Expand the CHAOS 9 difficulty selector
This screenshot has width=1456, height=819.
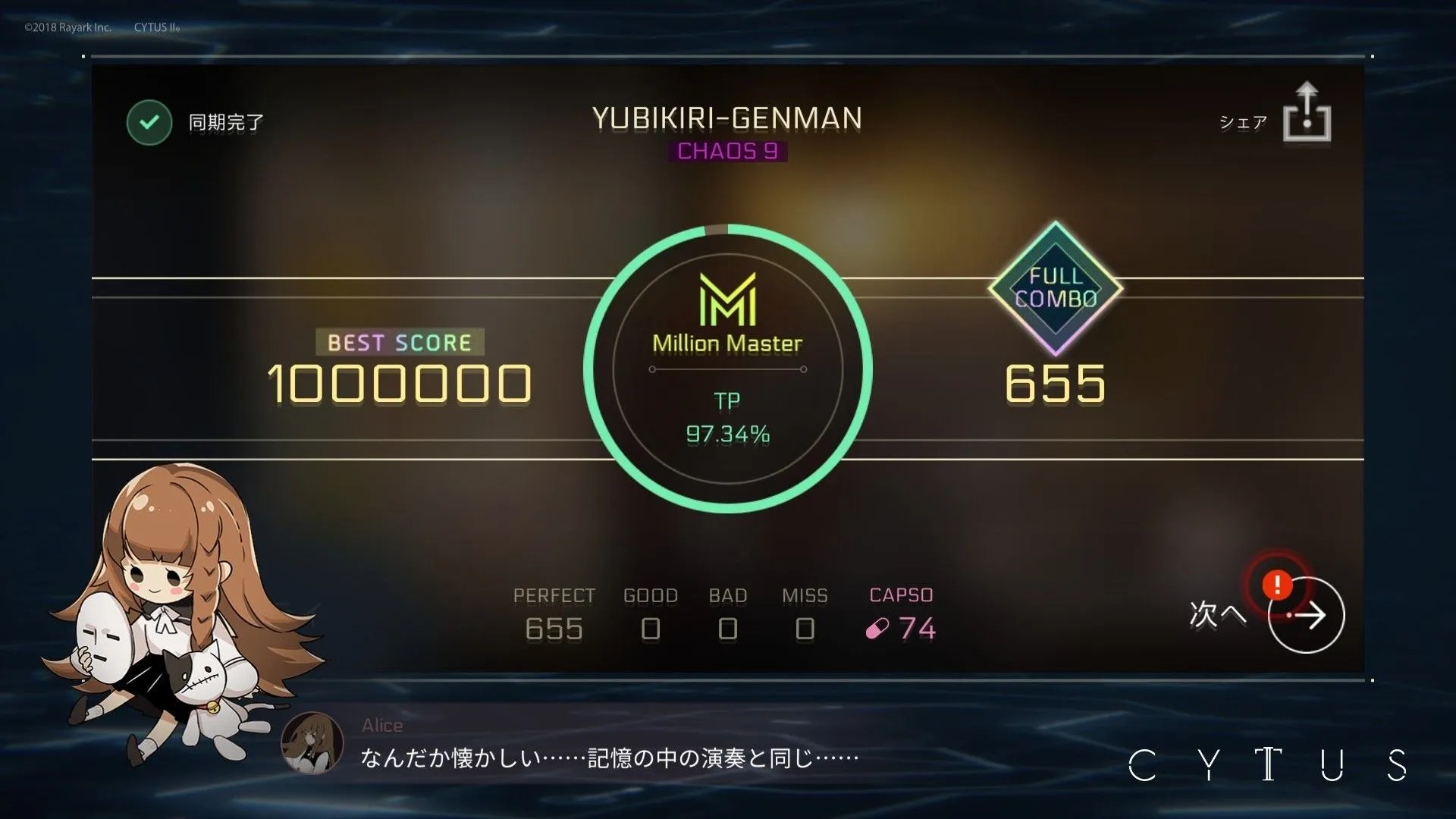pyautogui.click(x=727, y=151)
